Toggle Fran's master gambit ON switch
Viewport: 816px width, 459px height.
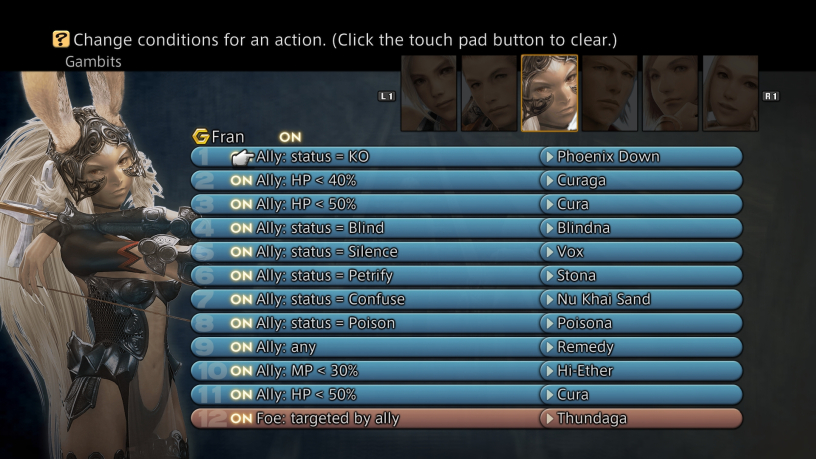click(290, 136)
